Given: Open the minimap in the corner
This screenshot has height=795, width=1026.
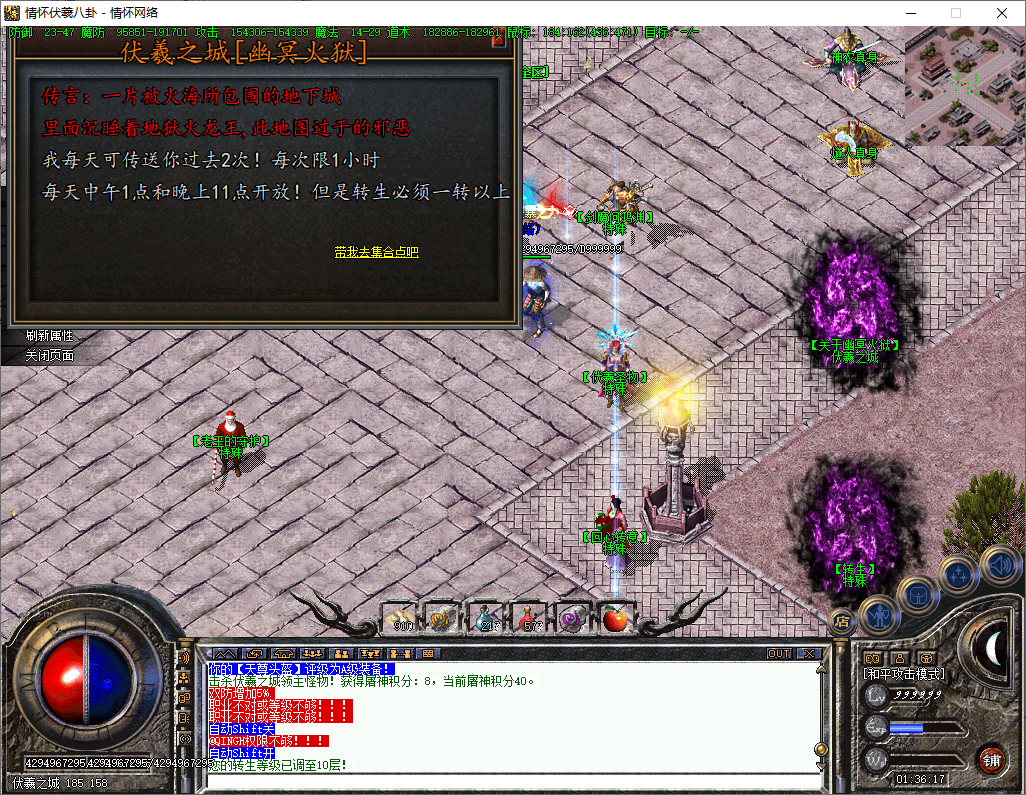Looking at the screenshot, I should click(964, 85).
